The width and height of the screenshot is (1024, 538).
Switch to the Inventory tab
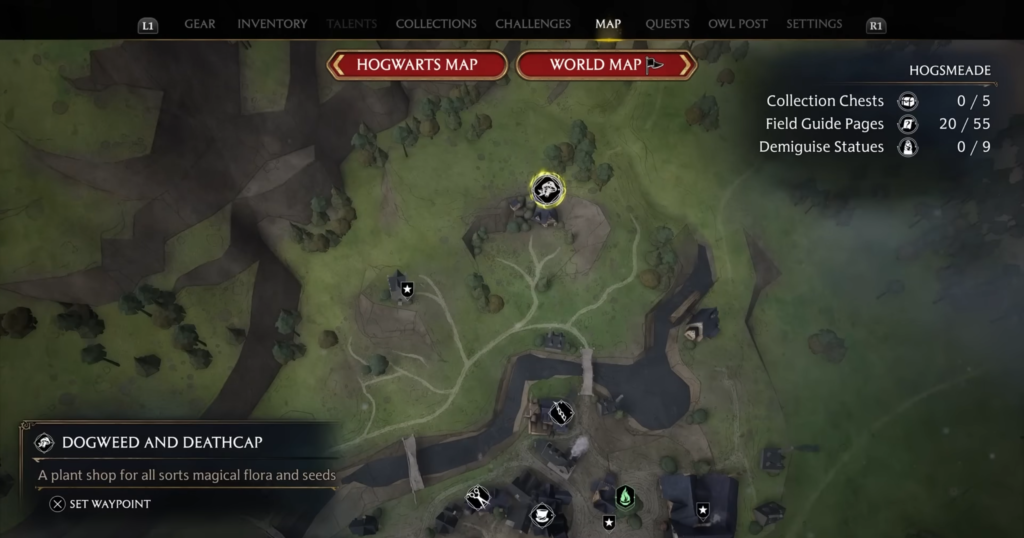[x=270, y=24]
